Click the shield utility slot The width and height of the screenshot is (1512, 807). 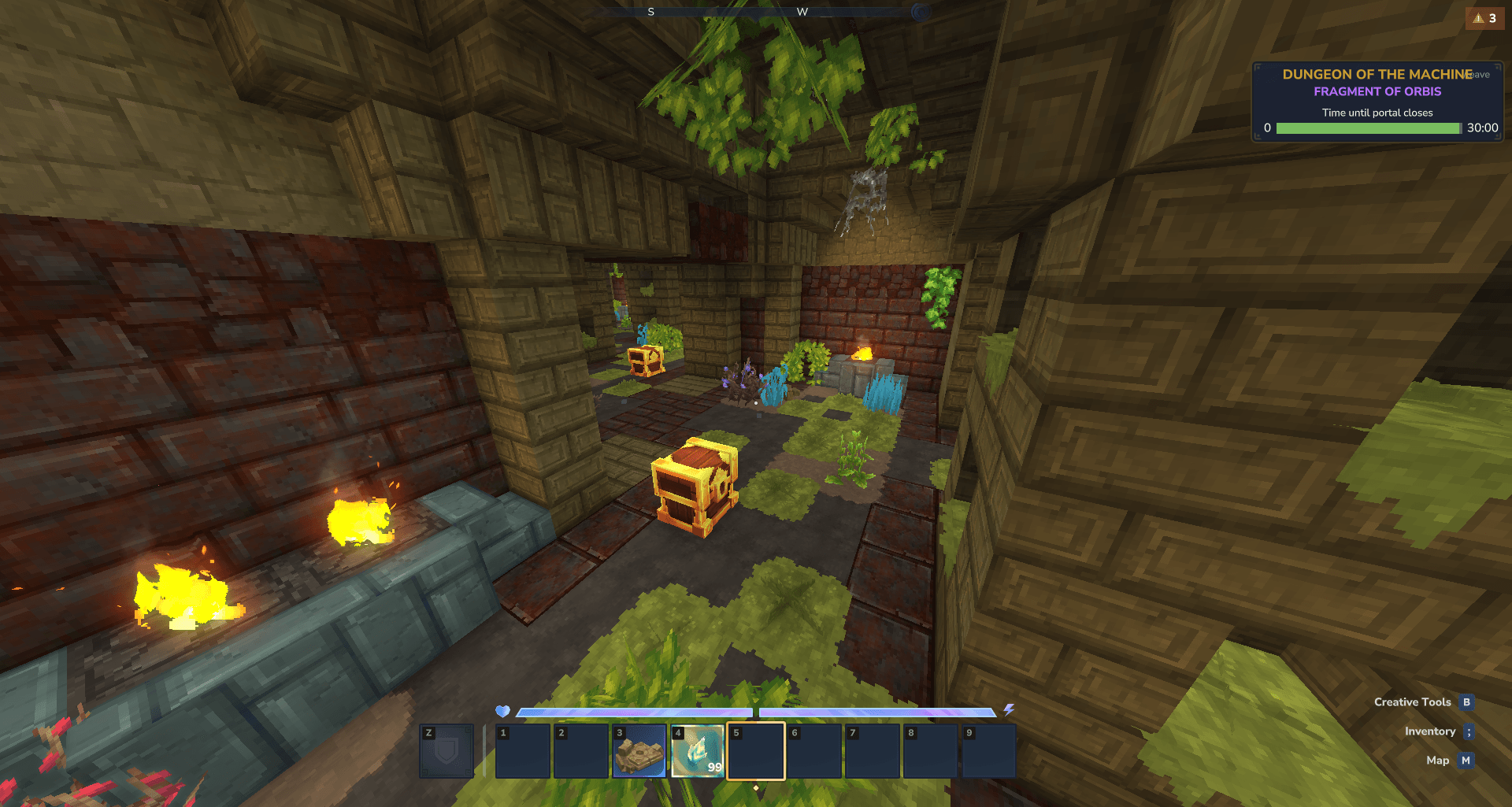[447, 752]
